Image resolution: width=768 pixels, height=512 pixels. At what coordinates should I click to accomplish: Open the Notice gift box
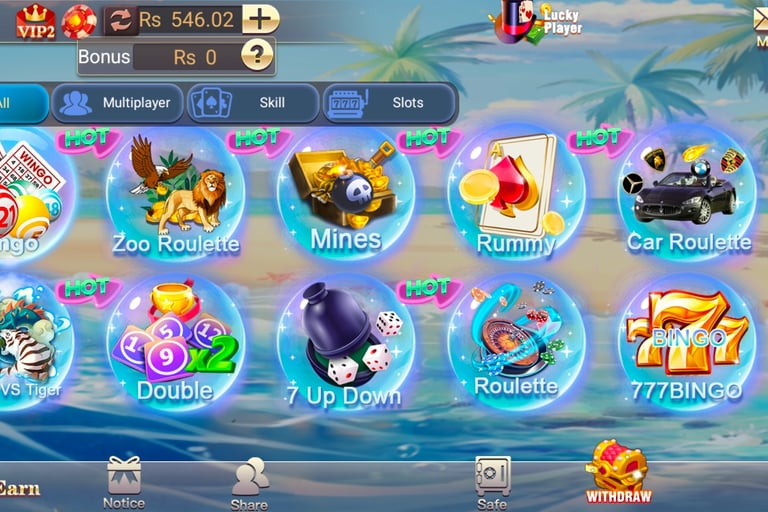pos(124,478)
